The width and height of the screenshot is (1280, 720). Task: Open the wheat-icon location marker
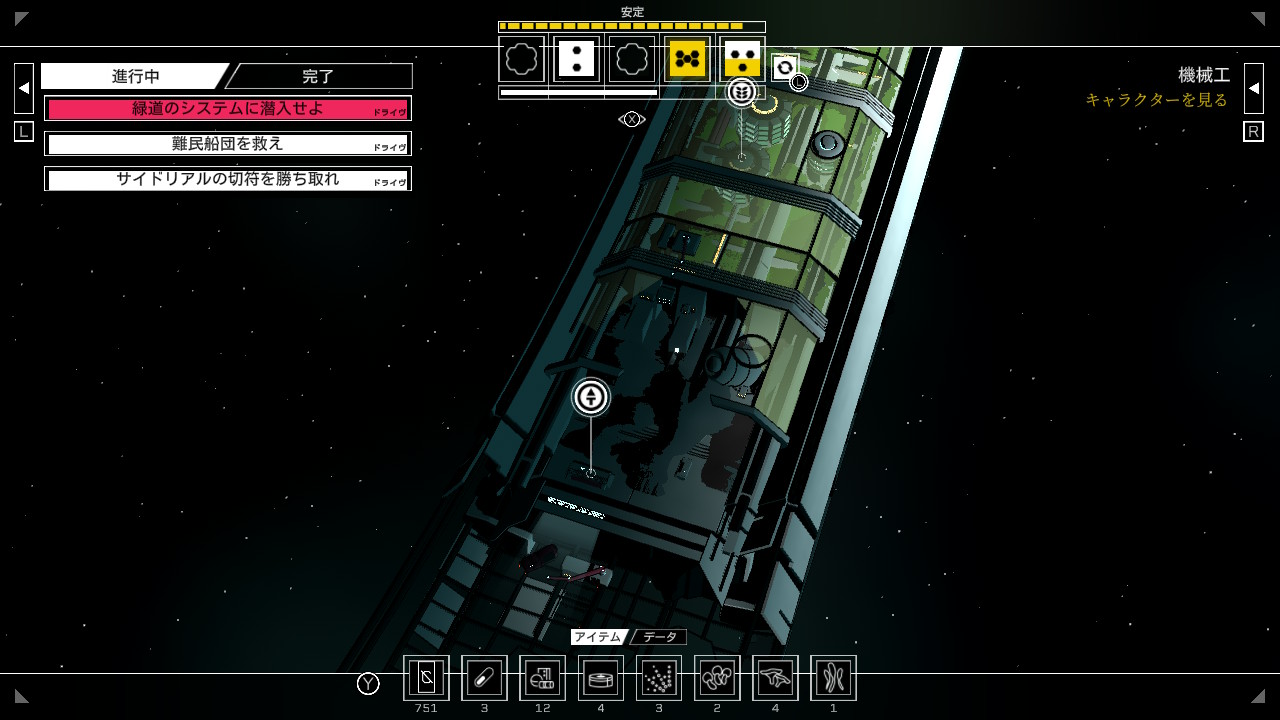tap(741, 92)
